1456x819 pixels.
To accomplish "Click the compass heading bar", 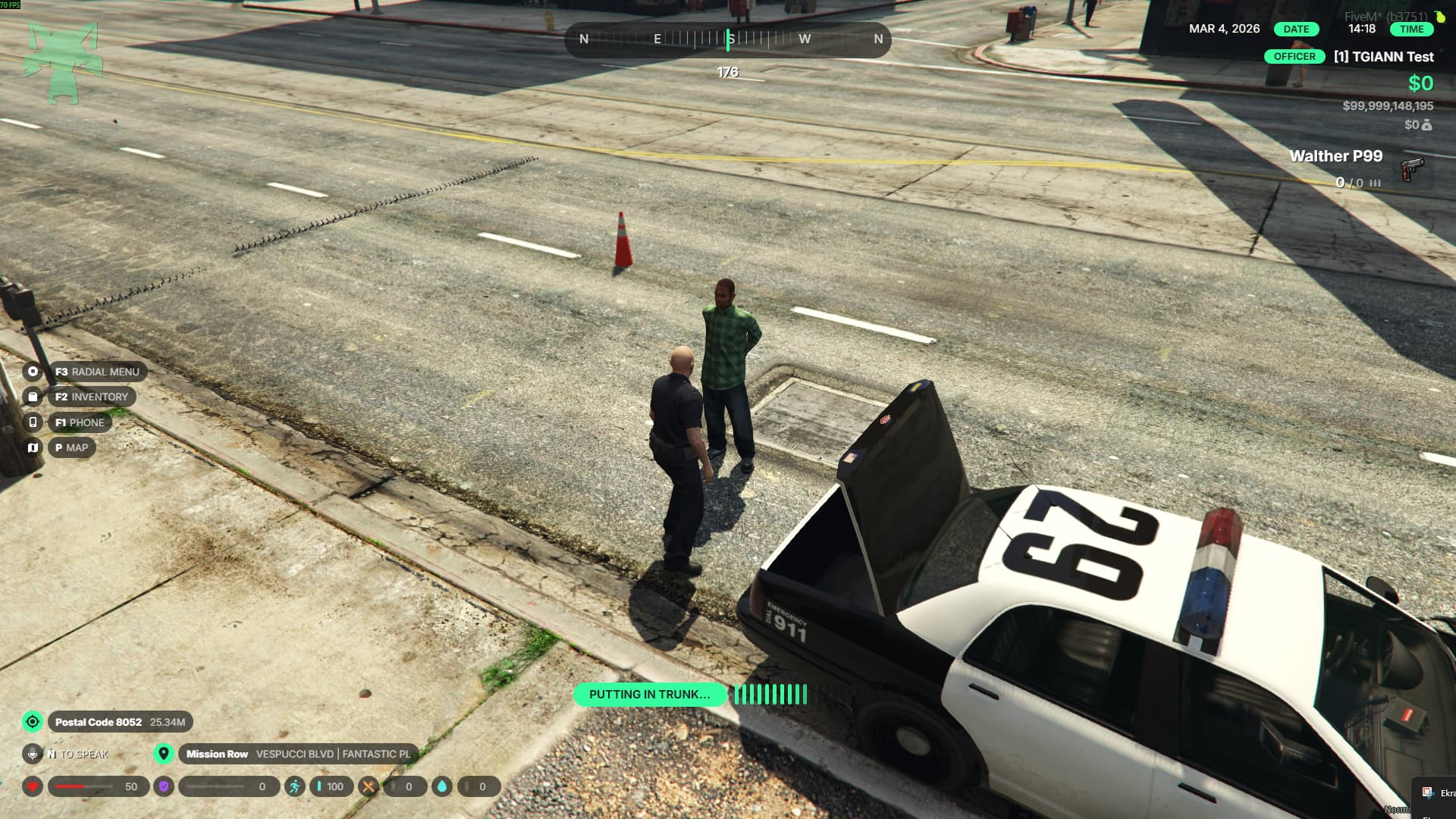I will 728,39.
